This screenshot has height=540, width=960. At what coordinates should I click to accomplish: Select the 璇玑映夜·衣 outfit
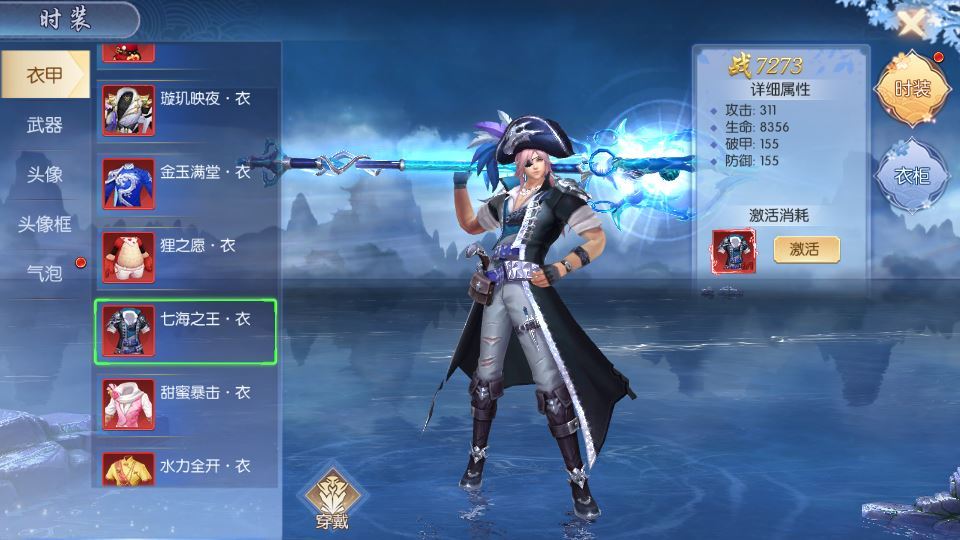(x=186, y=109)
